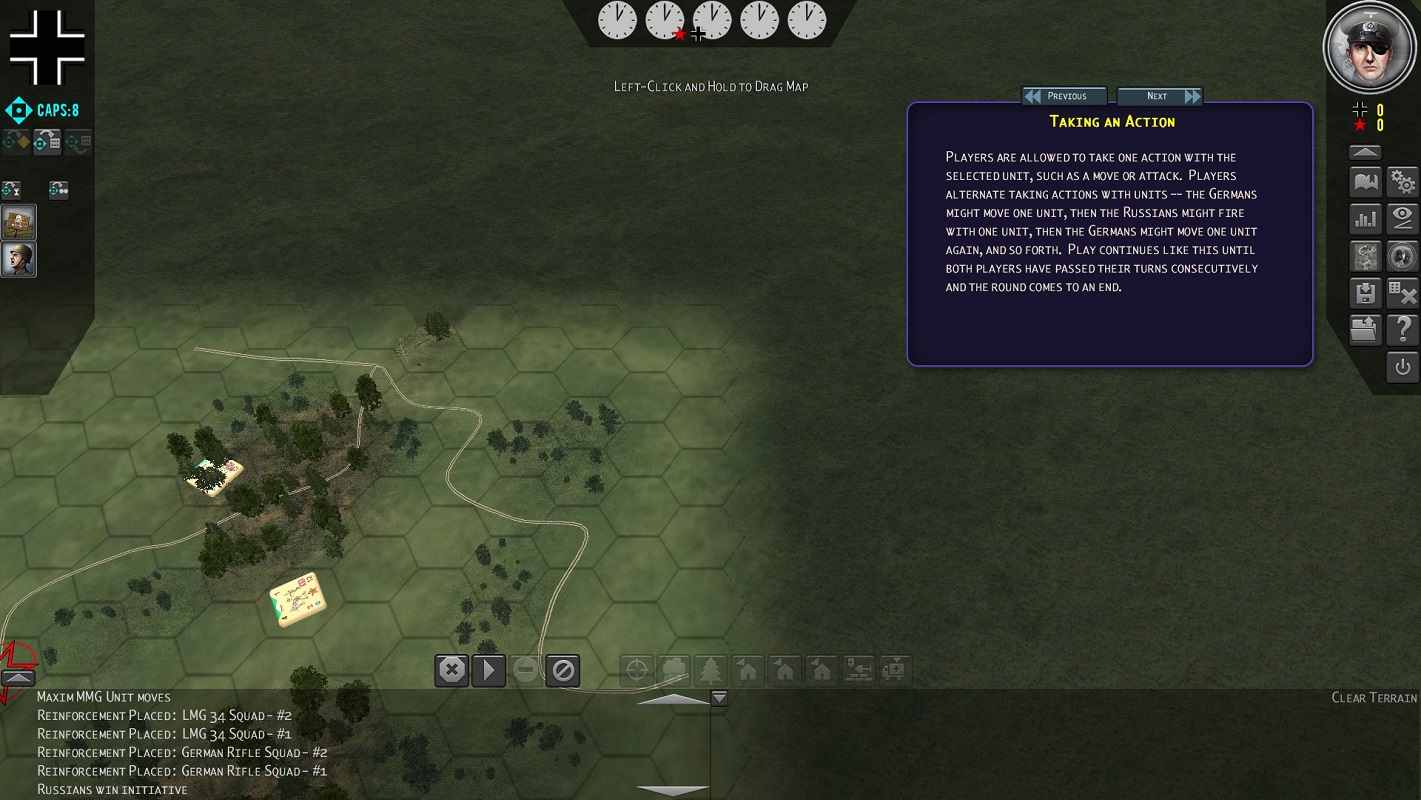Screen dimensions: 1421x800
Task: Open the question mark help button
Action: point(1403,329)
